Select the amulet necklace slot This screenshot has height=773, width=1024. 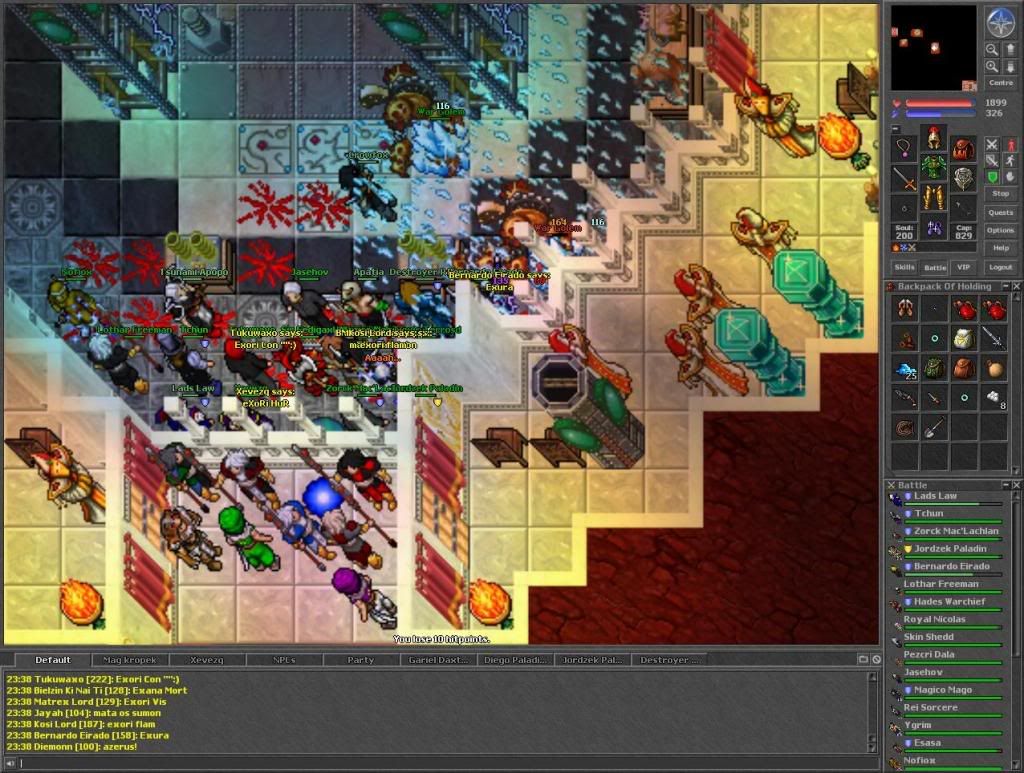(904, 150)
